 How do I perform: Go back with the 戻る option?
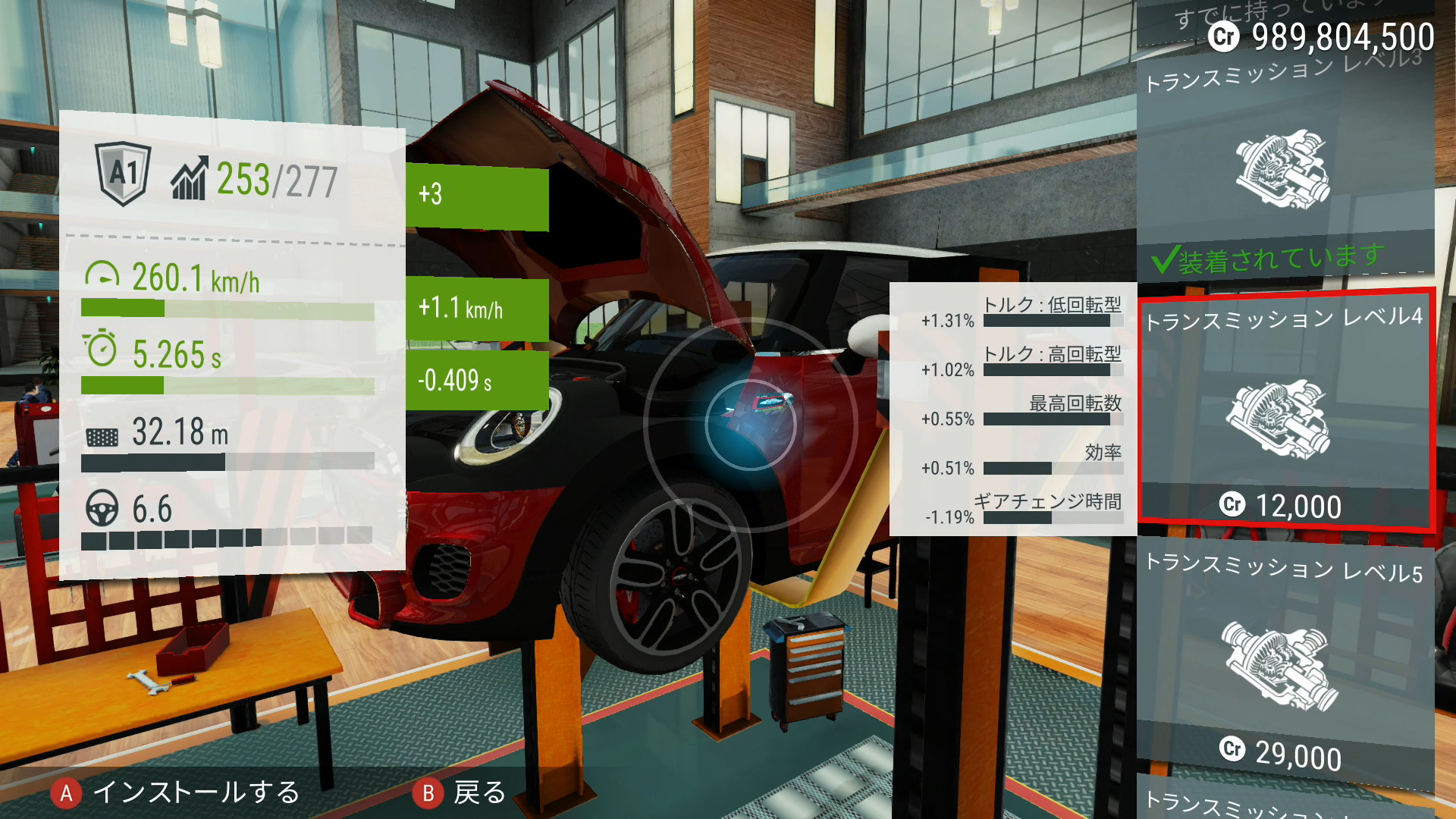tap(460, 793)
